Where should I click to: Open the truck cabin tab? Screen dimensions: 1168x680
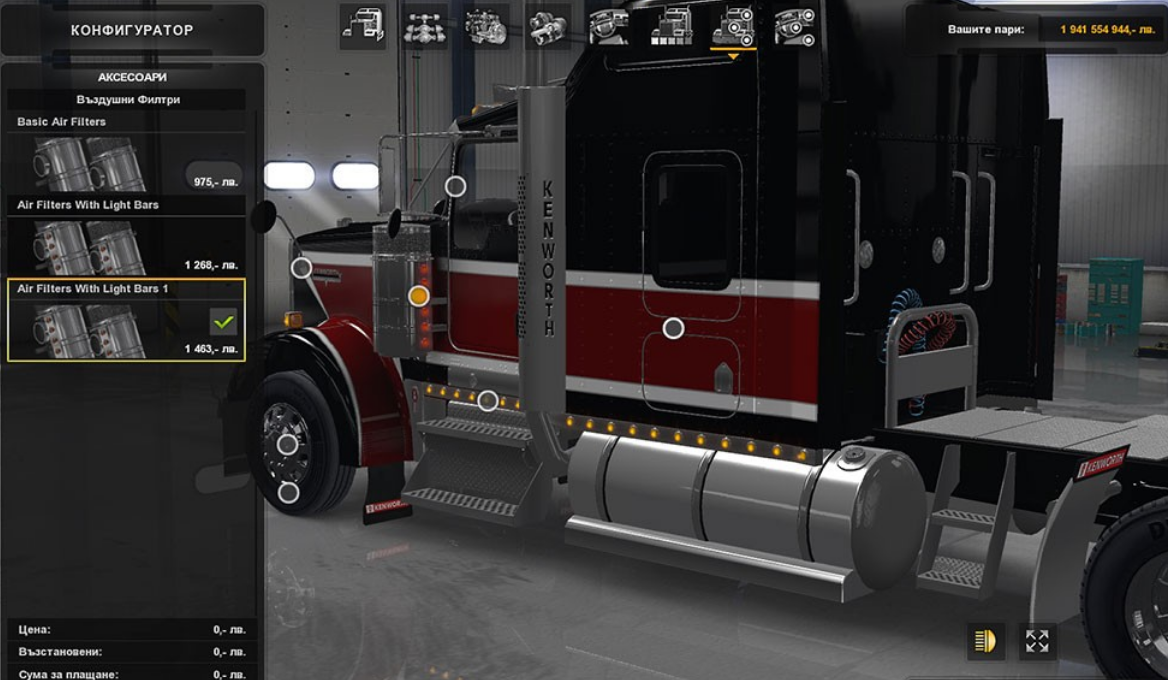362,26
